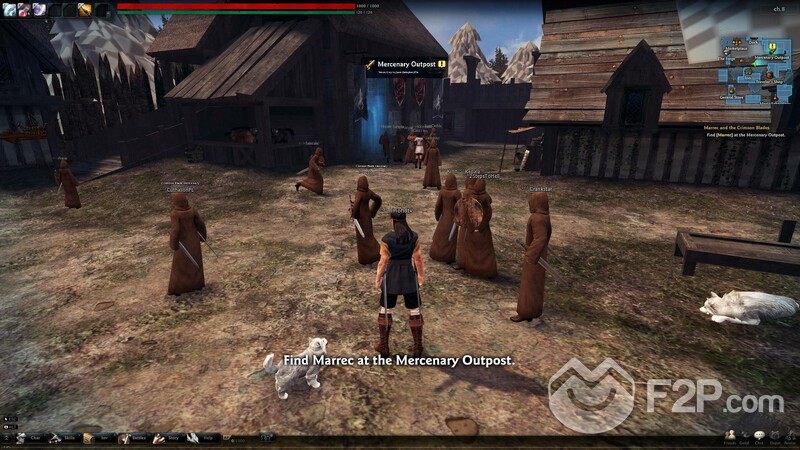Activate the gold sword skill icon
Viewport: 800px width, 450px height.
click(x=86, y=9)
